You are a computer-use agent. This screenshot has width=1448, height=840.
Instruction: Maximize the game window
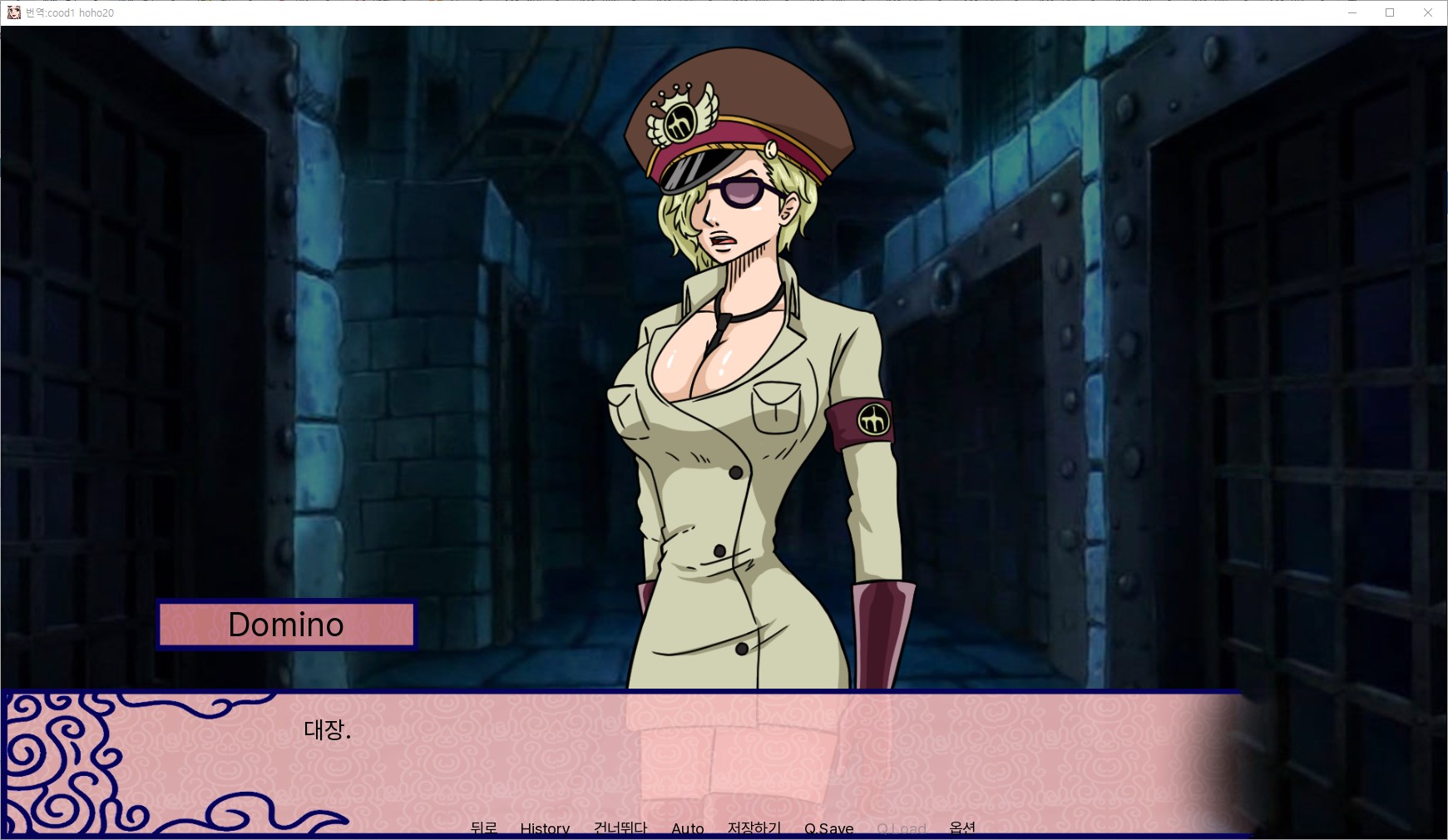[1390, 12]
